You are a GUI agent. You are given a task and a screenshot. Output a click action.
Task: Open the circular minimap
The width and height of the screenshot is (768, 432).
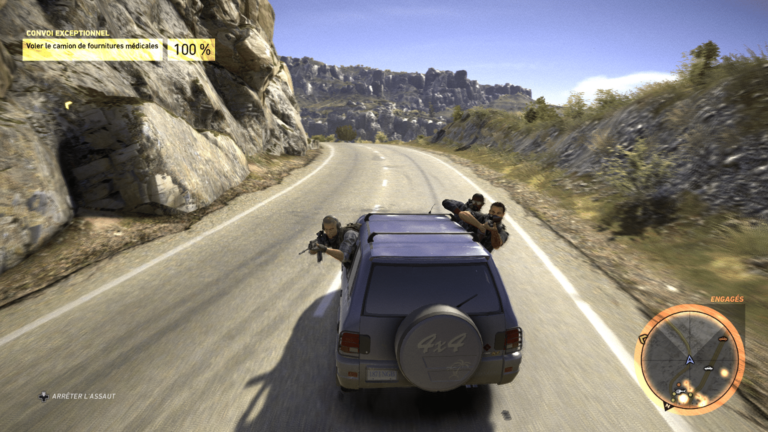[690, 359]
